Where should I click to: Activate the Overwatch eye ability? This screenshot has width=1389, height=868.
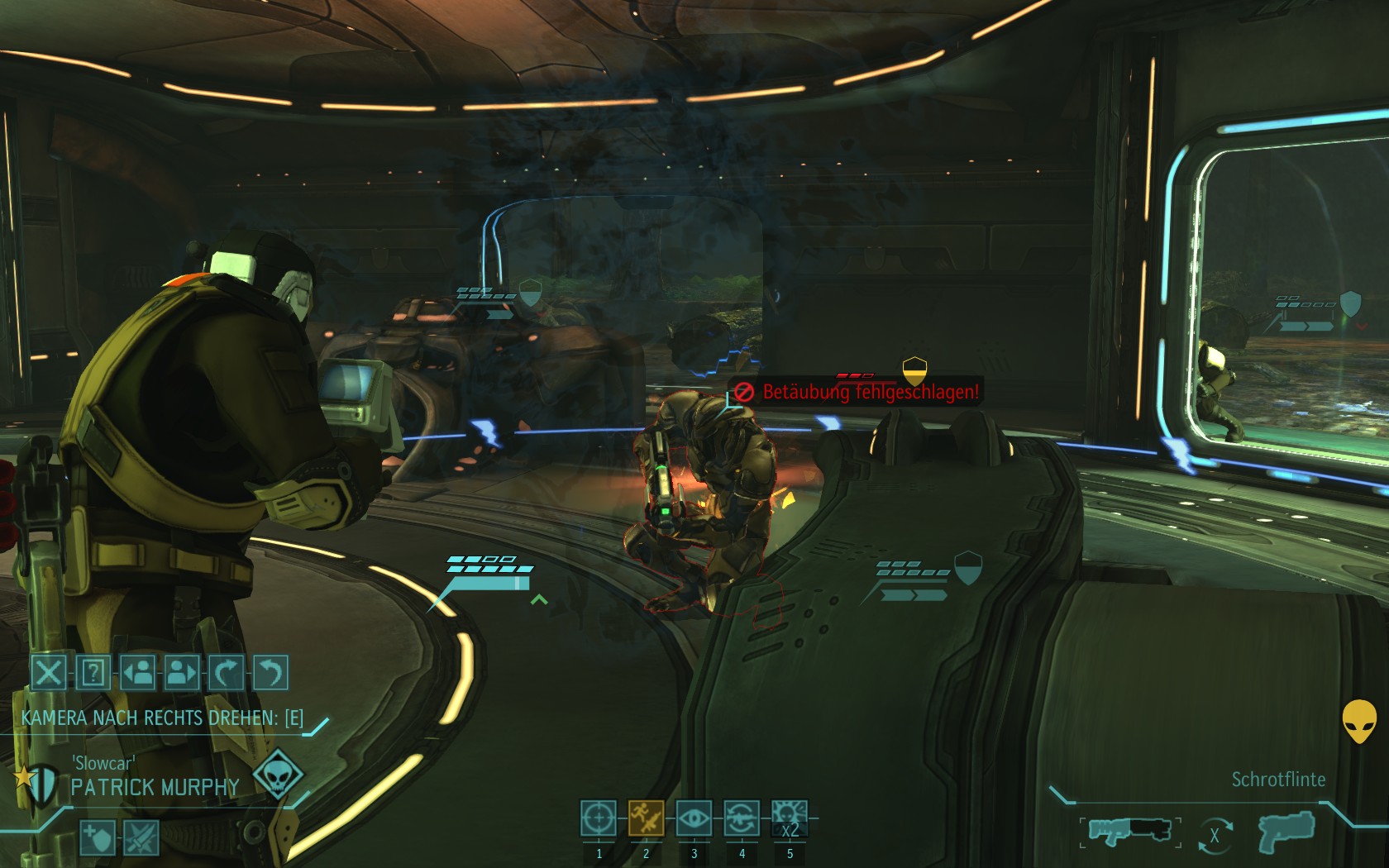[x=694, y=818]
